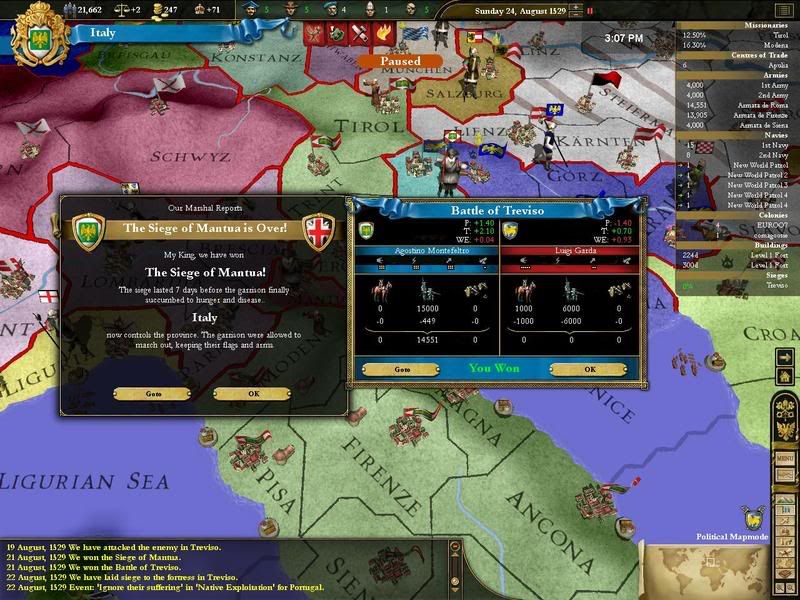The image size is (800, 600).
Task: Click the pause button beside the date
Action: (x=590, y=13)
